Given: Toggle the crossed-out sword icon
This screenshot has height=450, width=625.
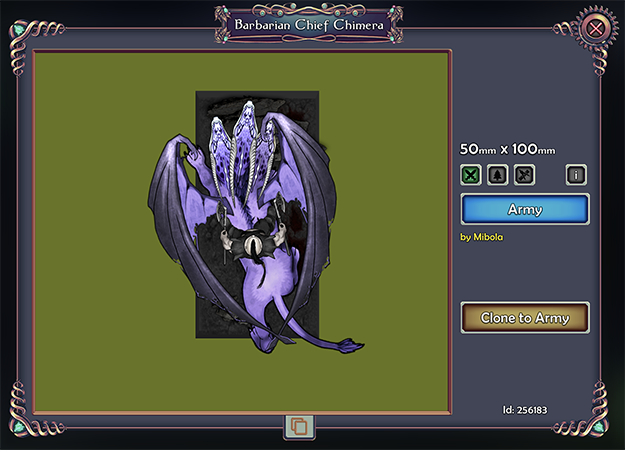Looking at the screenshot, I should pyautogui.click(x=523, y=175).
